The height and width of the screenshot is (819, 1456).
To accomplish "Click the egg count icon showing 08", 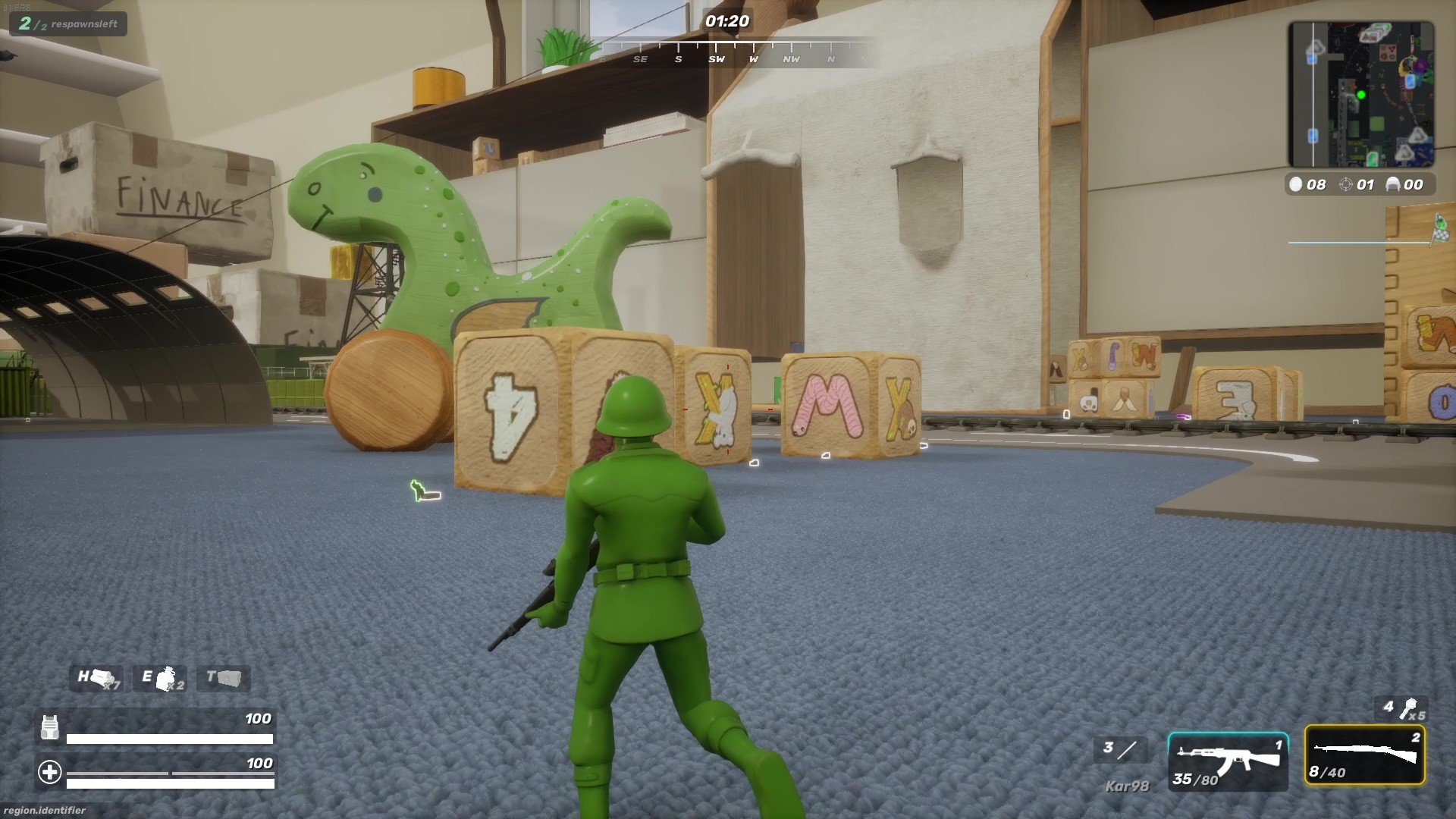I will (x=1295, y=184).
